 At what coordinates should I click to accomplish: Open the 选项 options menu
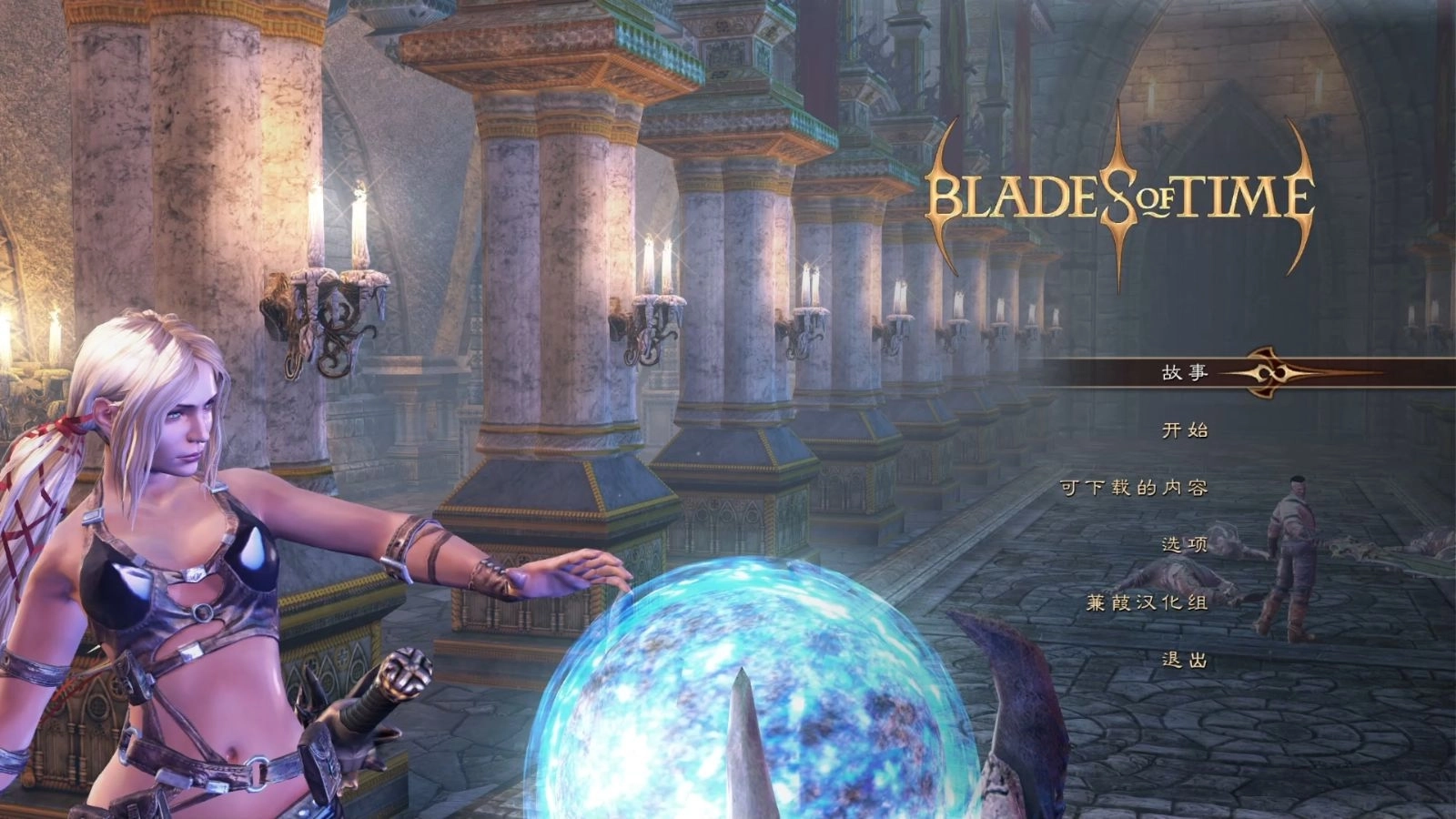coord(1184,545)
